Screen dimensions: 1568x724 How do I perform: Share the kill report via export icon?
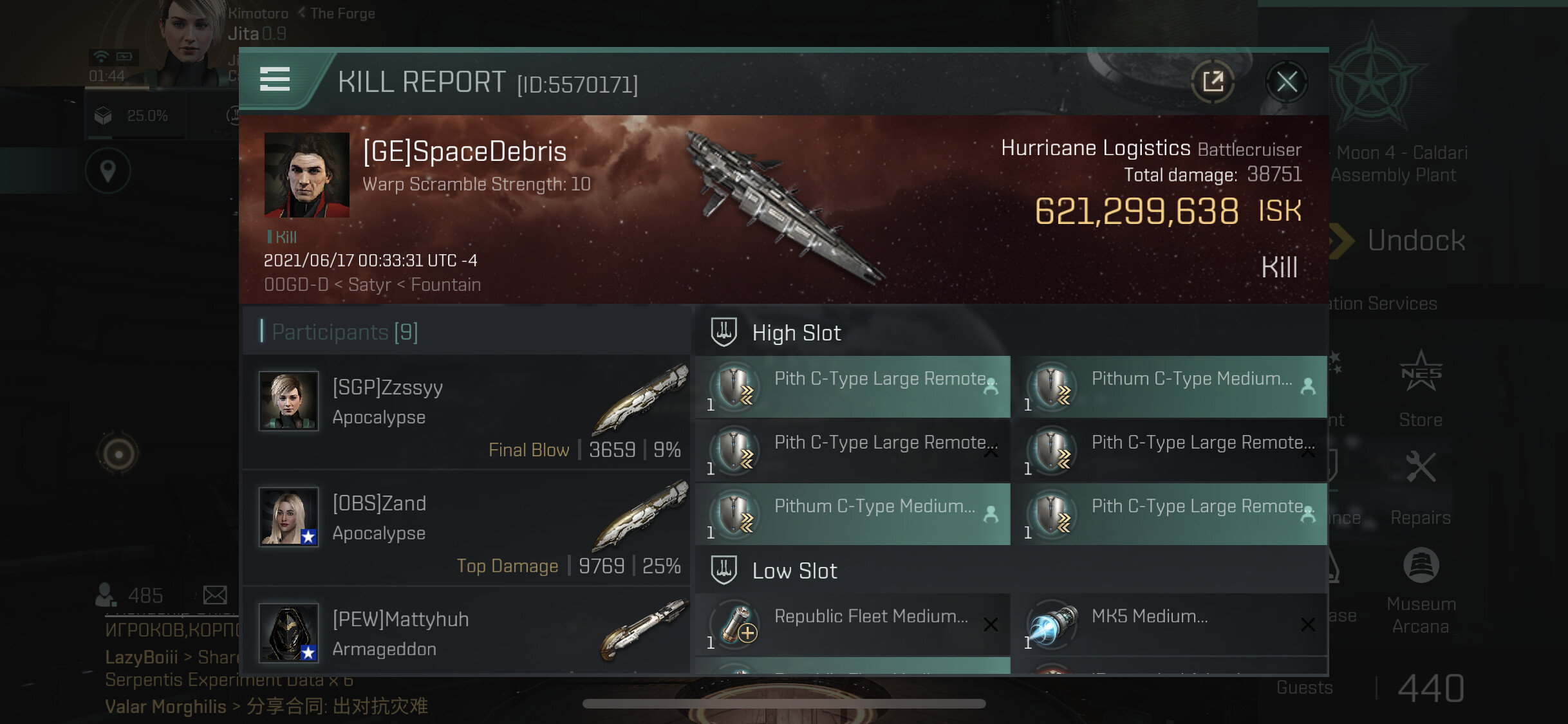point(1213,82)
